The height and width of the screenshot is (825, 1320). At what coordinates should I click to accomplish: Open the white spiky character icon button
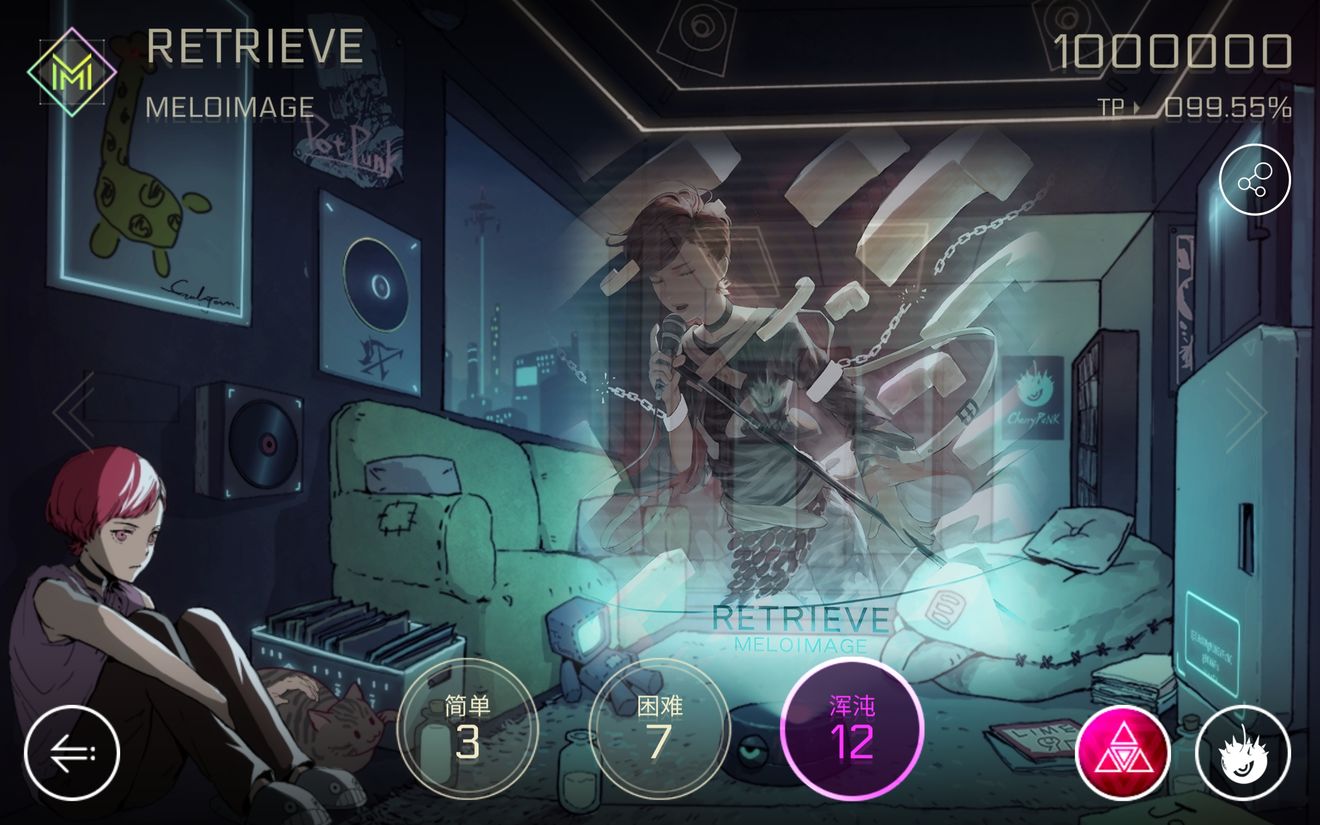pos(1243,753)
